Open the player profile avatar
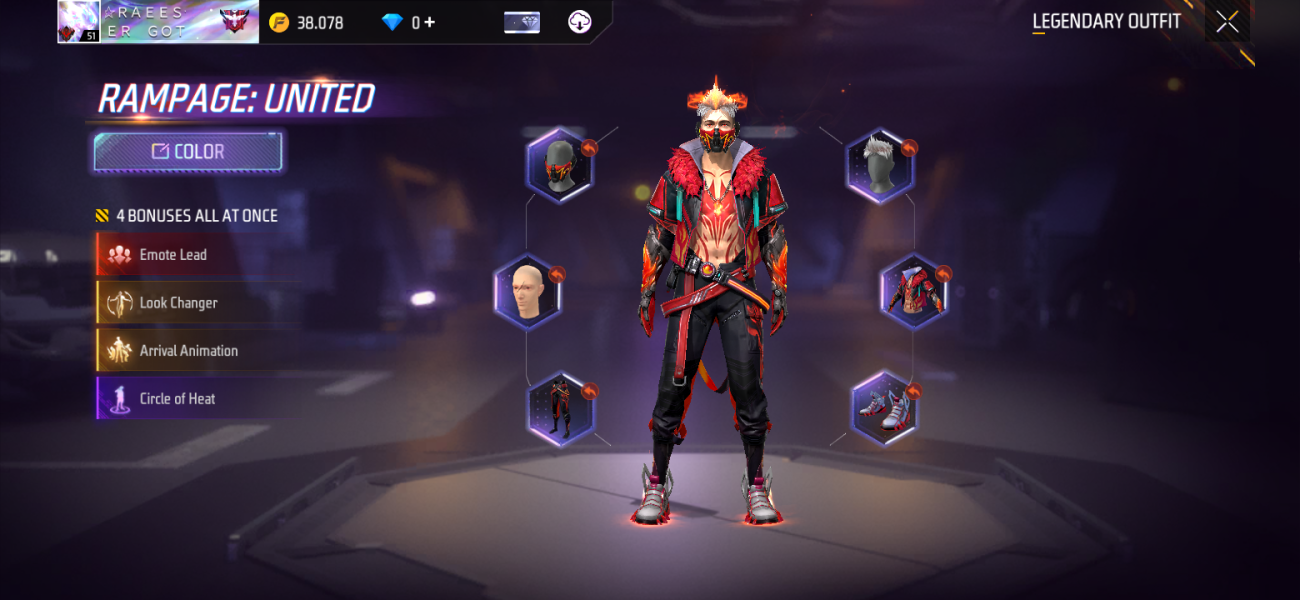The image size is (1300, 600). point(79,21)
